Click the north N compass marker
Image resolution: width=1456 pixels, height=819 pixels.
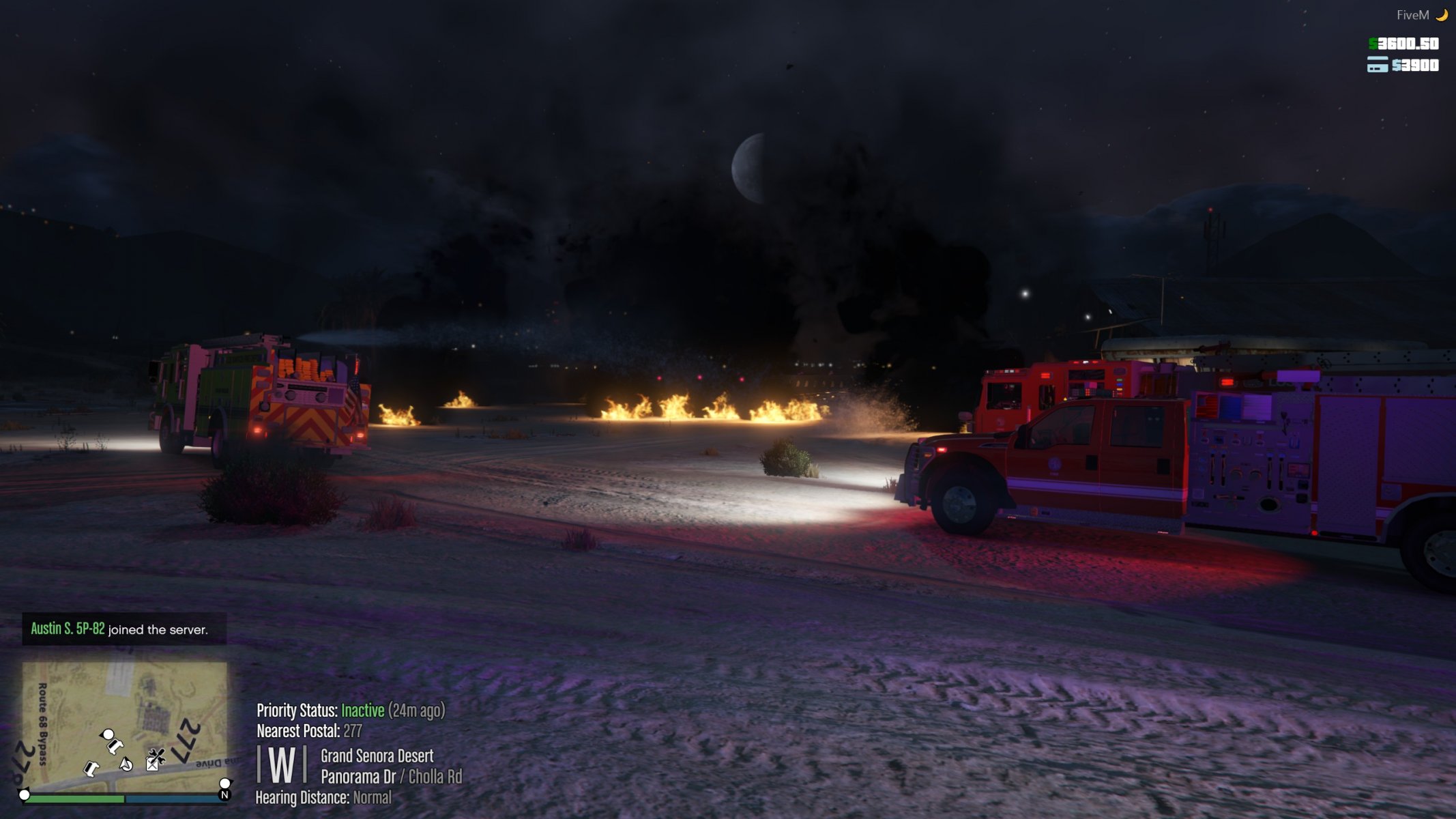(224, 794)
